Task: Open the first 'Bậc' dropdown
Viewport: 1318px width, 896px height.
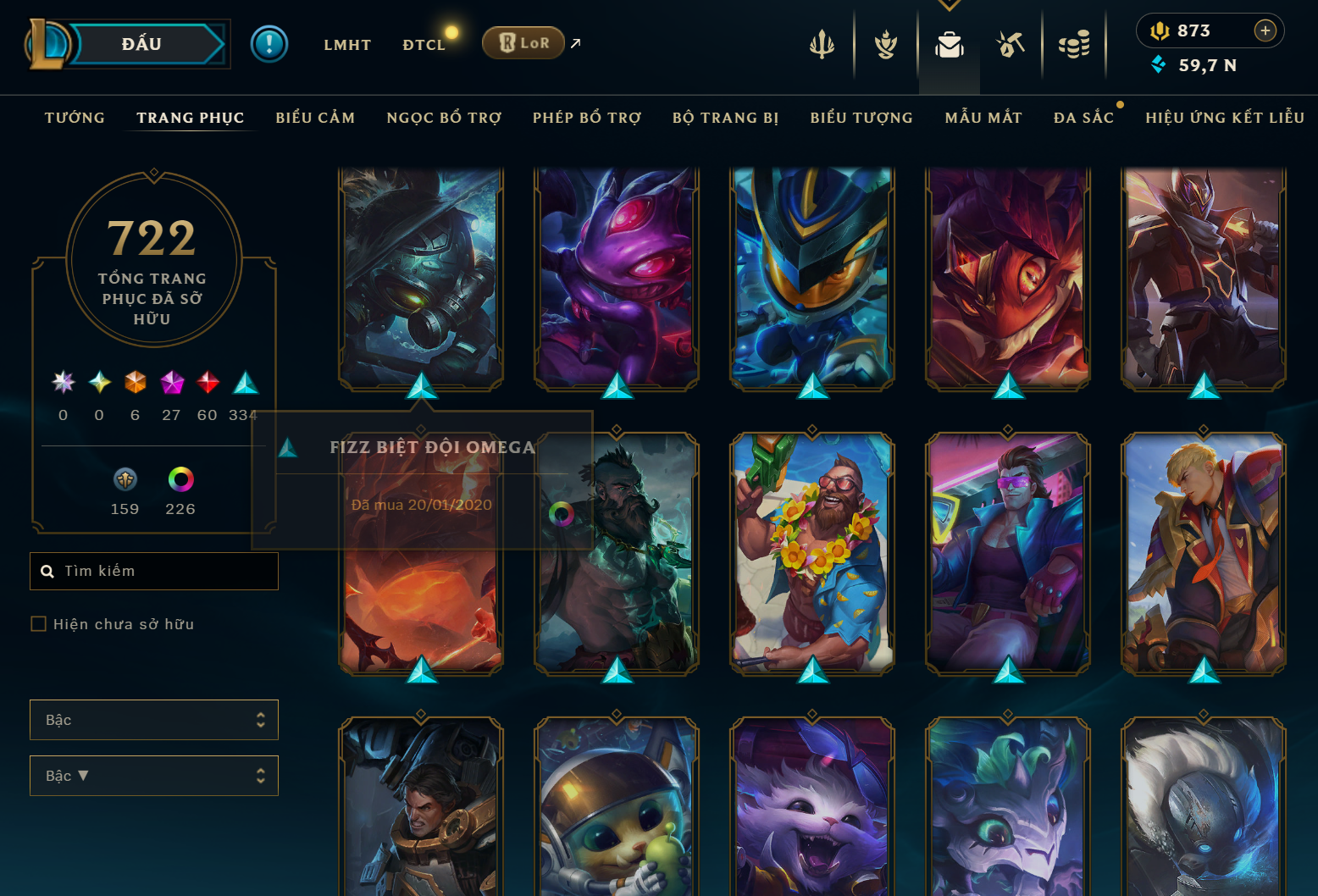Action: (153, 719)
